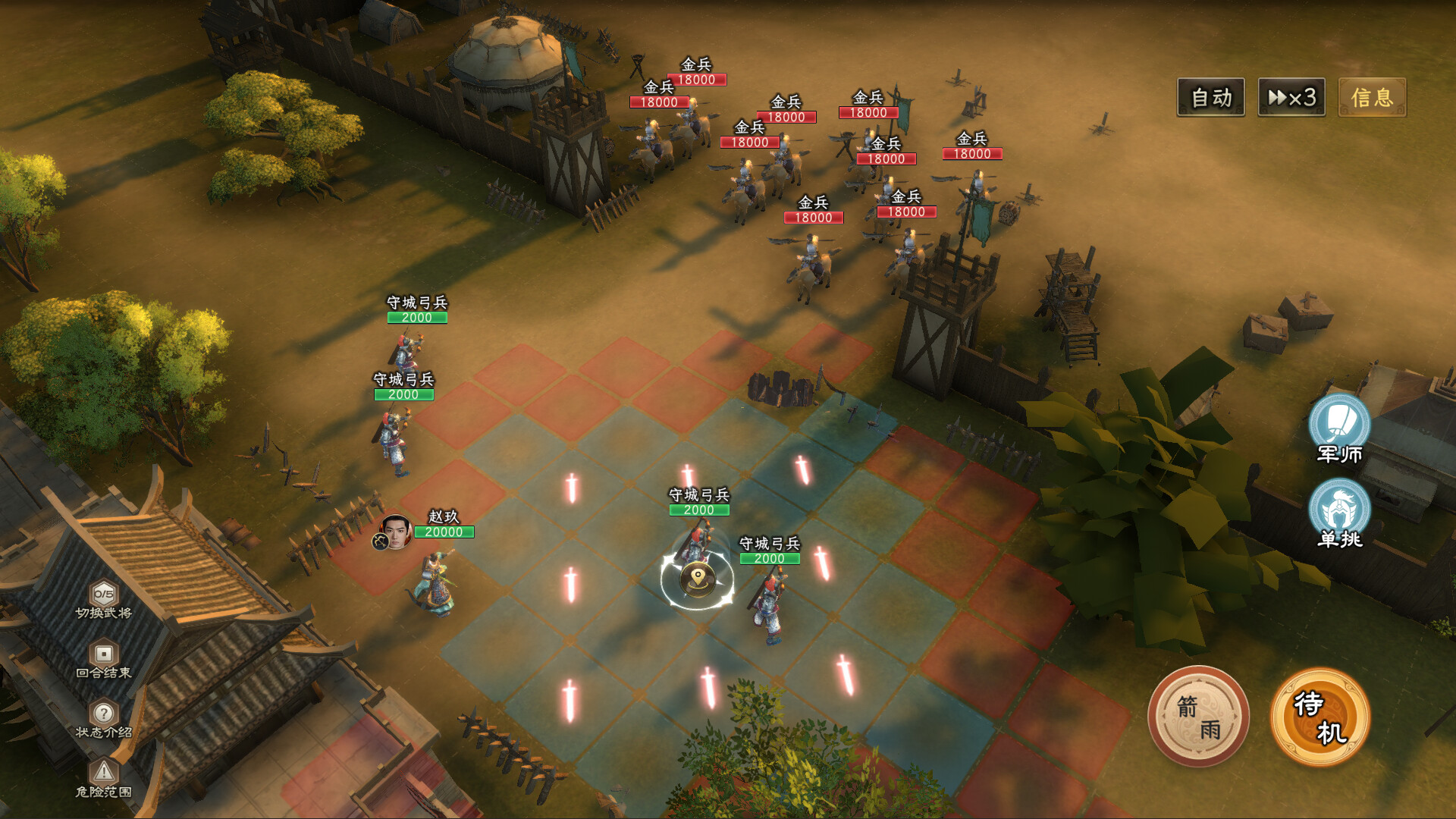The image size is (1456, 819).
Task: Open the 信息 info panel
Action: click(1372, 97)
